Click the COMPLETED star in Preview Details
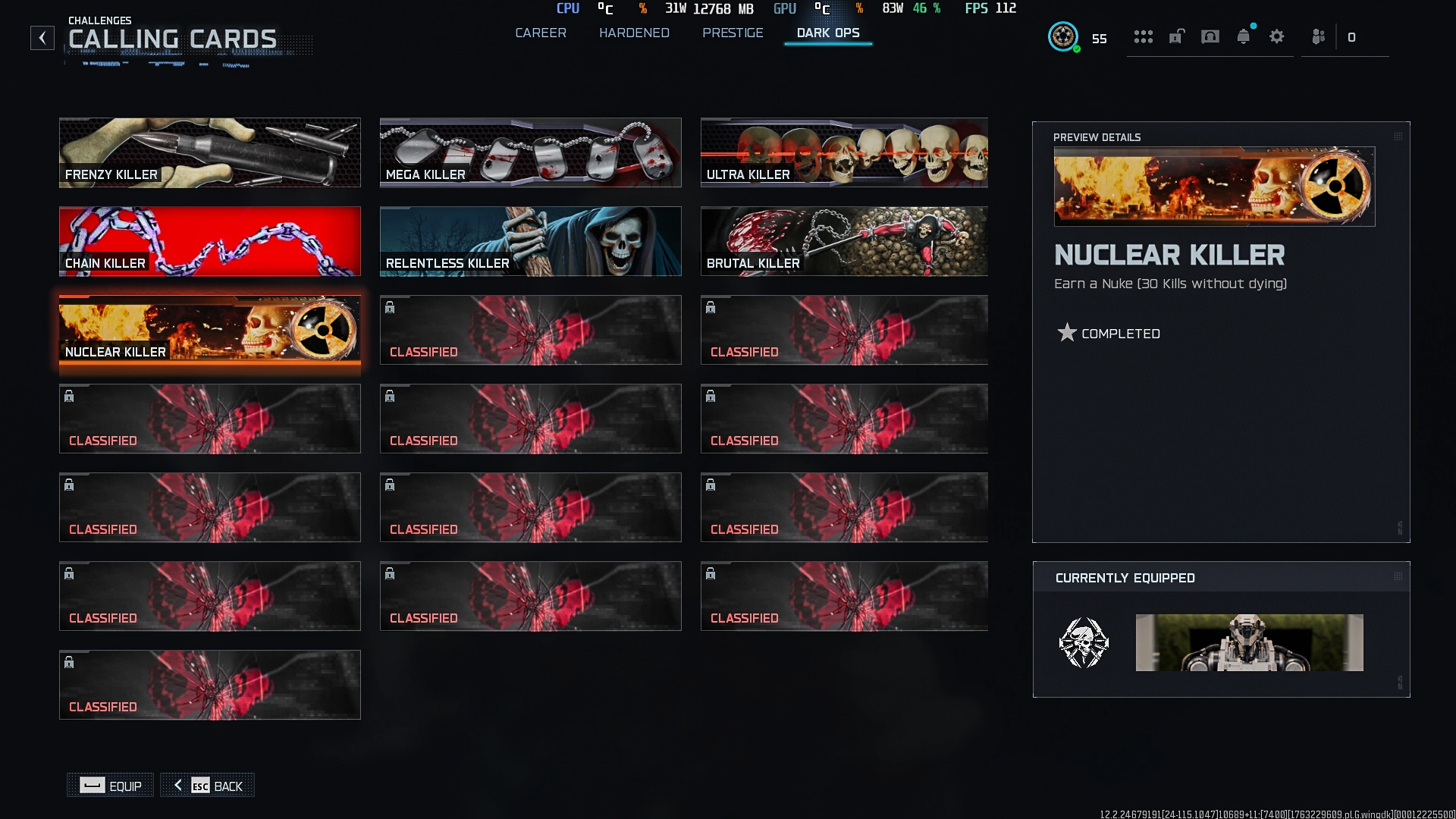Screen dimensions: 1456x819 [1068, 332]
